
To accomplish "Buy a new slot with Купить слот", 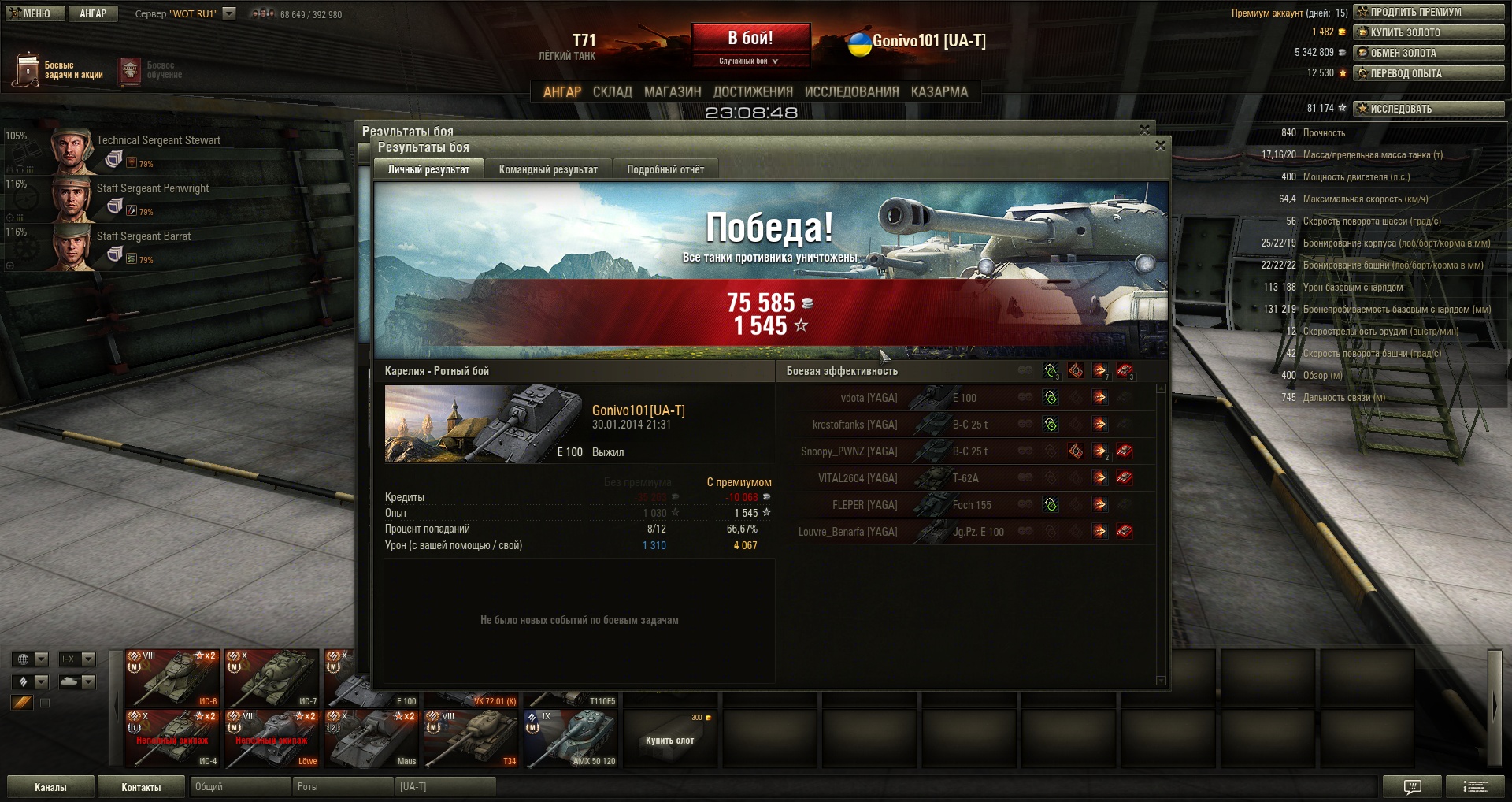I will click(669, 739).
